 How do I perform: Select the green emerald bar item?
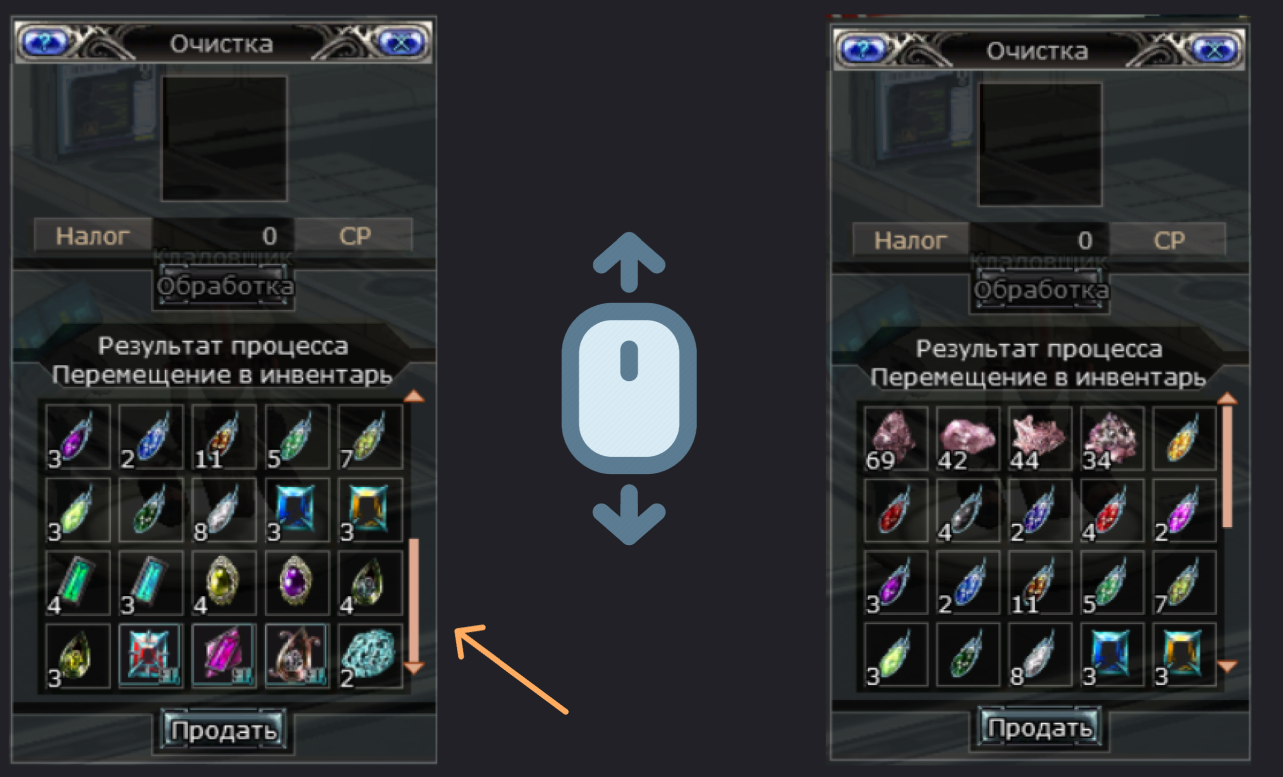tap(77, 583)
